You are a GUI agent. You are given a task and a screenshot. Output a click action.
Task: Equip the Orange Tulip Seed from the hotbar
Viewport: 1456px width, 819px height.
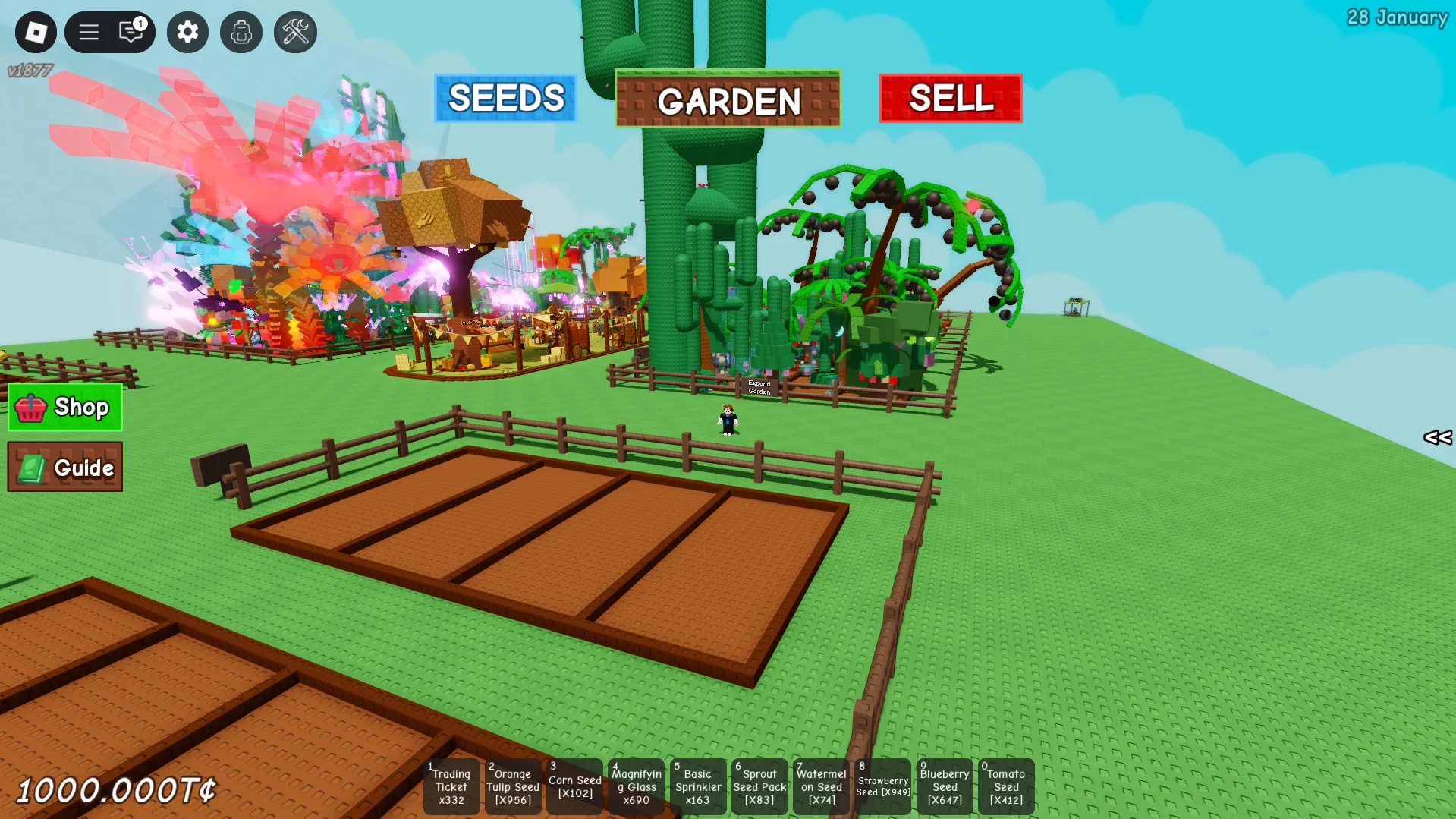click(x=513, y=786)
